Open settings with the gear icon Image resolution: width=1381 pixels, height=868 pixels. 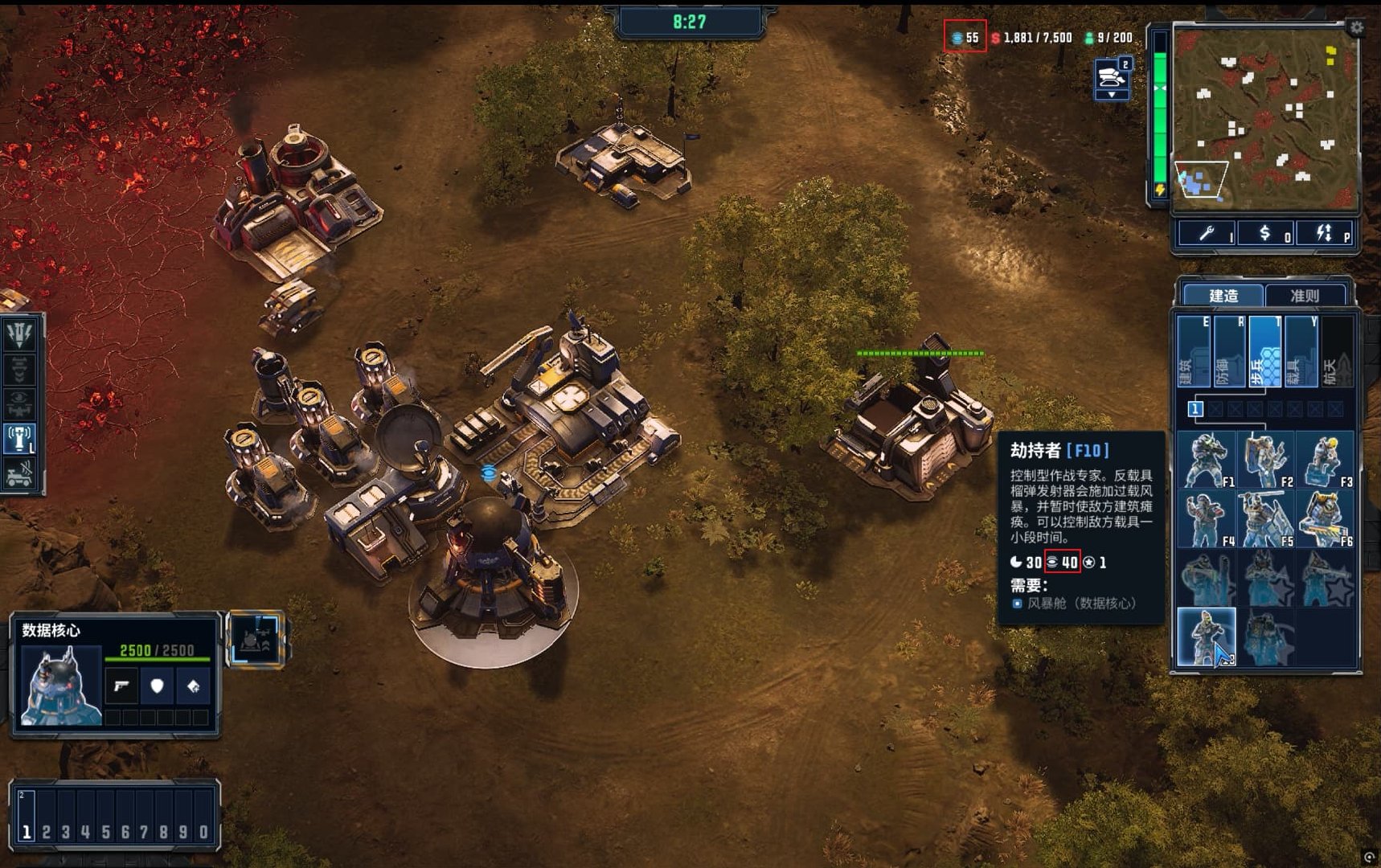pyautogui.click(x=1357, y=27)
